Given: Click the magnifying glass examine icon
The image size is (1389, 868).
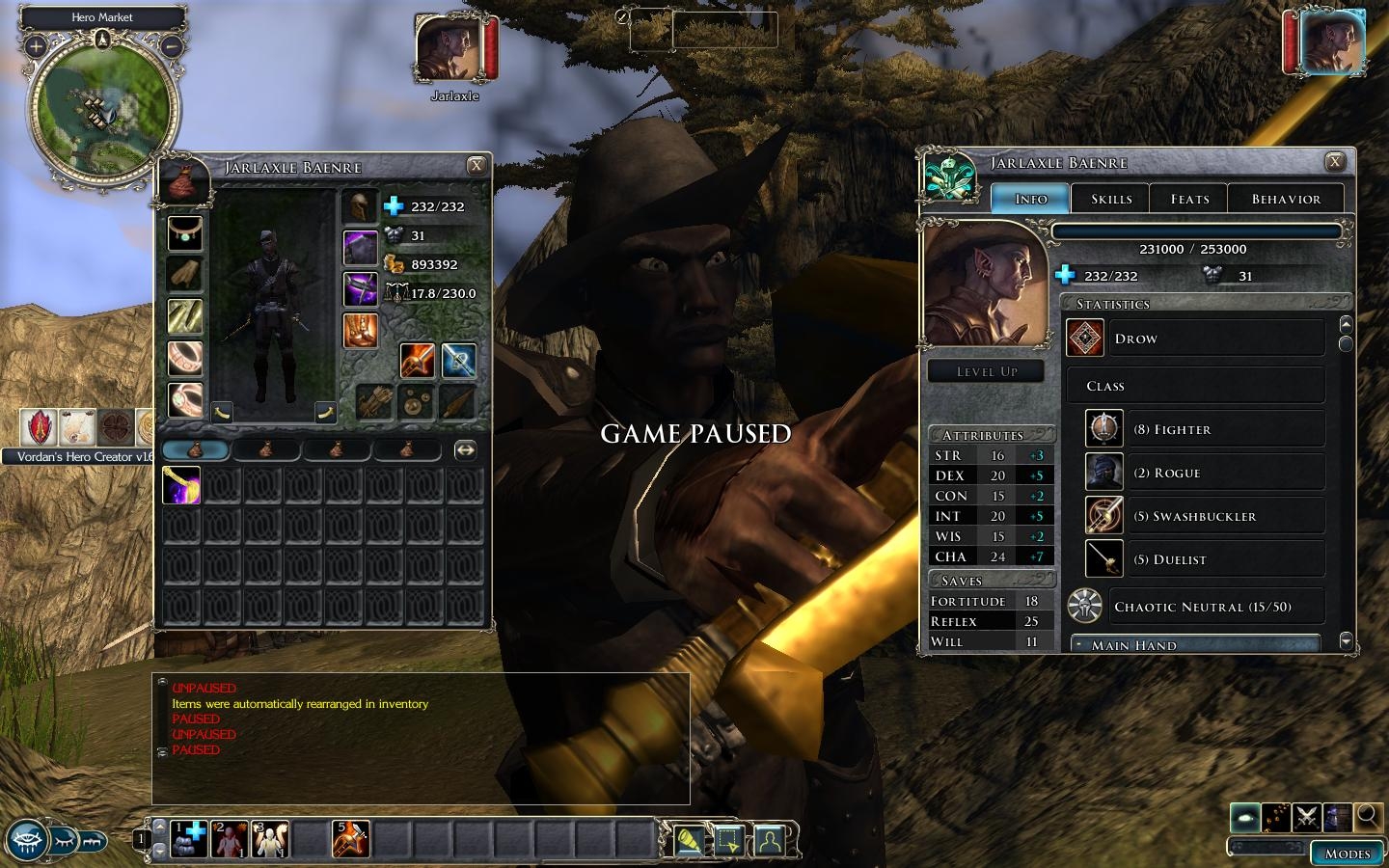Looking at the screenshot, I should tap(1367, 818).
